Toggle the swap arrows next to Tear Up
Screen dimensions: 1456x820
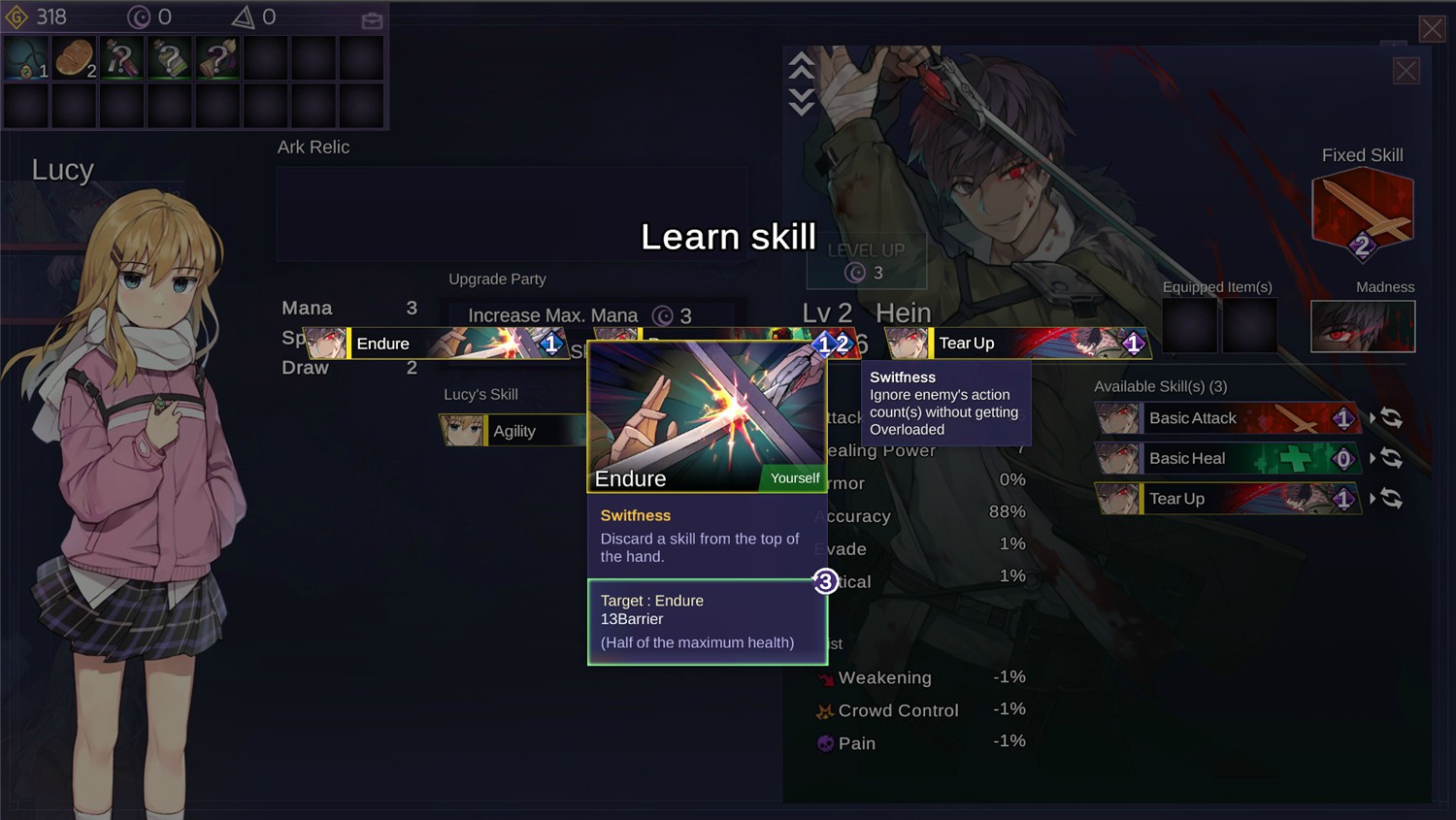click(x=1390, y=499)
